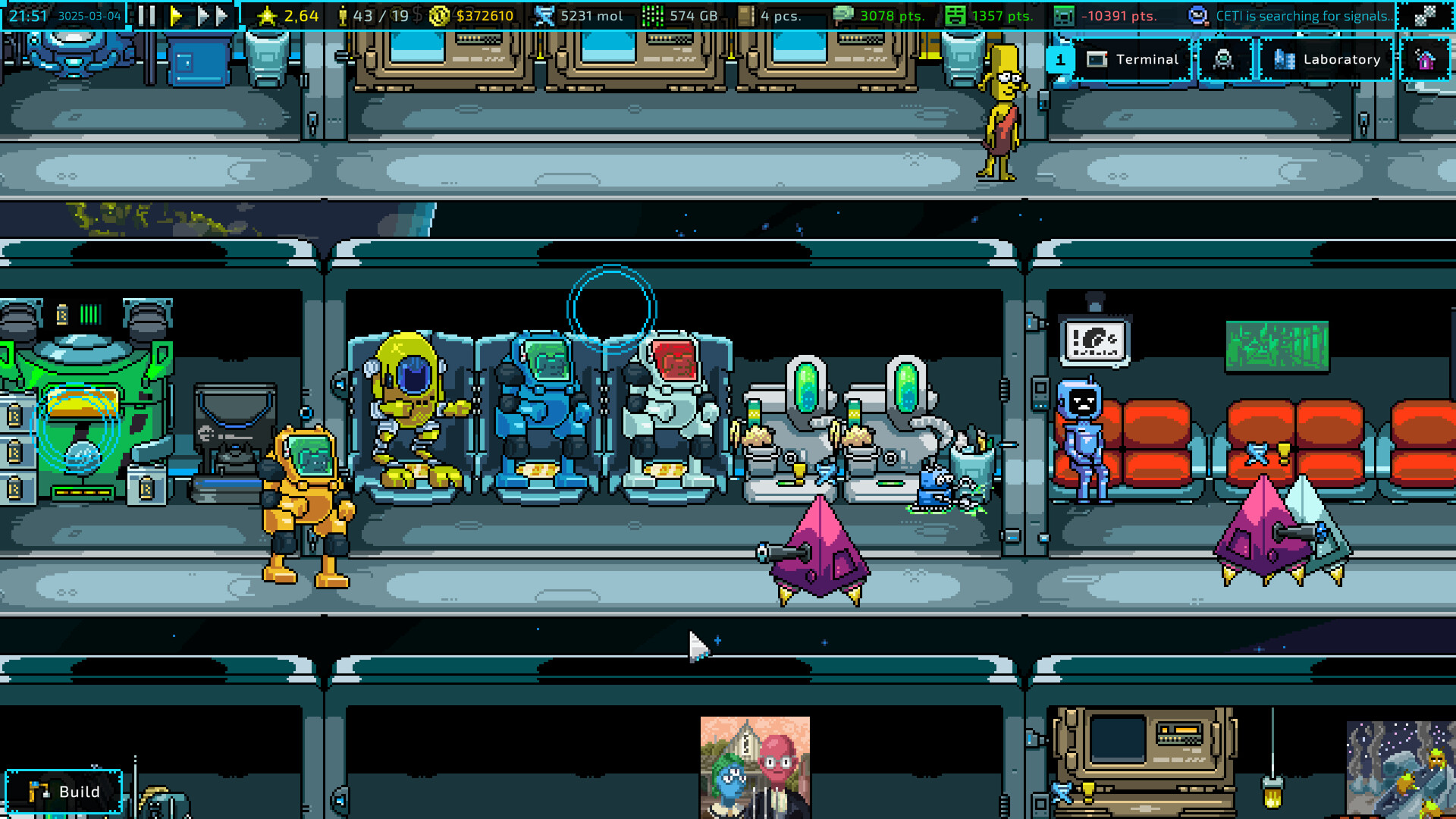Screen dimensions: 1456x819
Task: Click the station star rating icon
Action: (x=269, y=14)
